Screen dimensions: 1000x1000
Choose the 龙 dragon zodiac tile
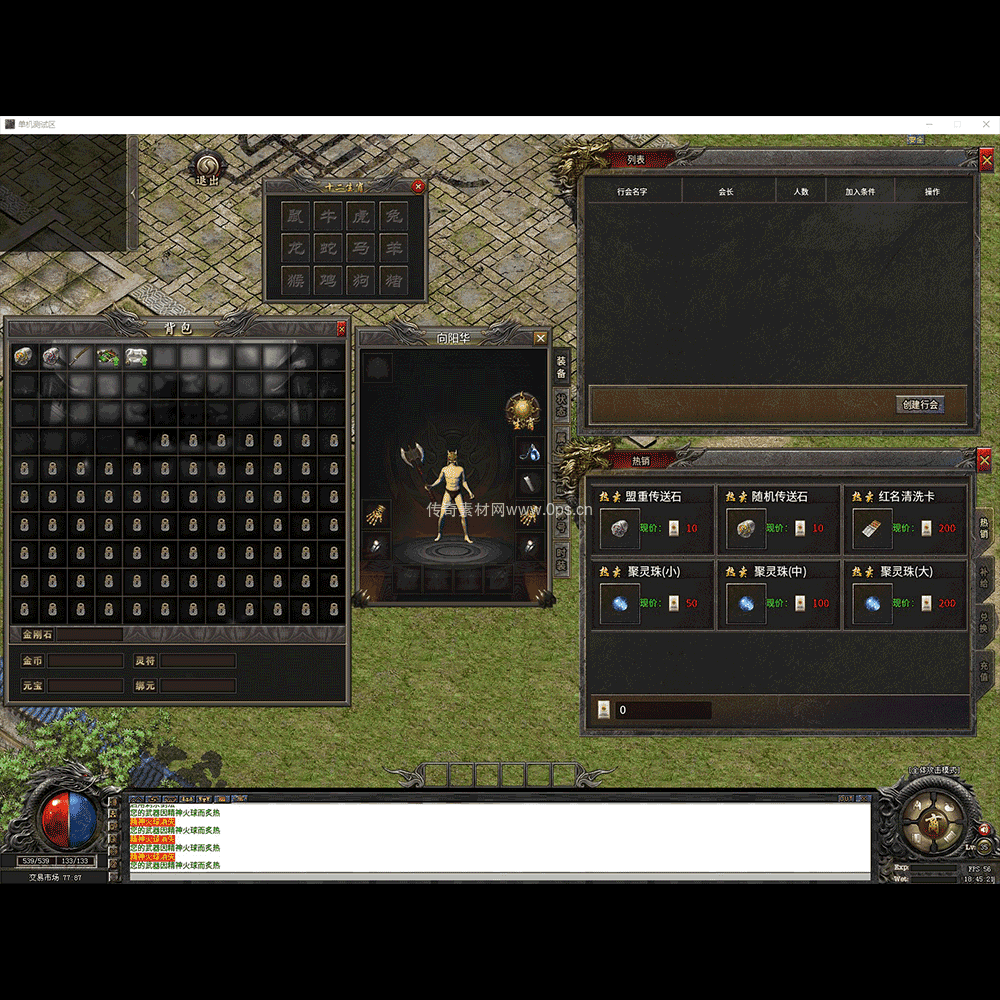[295, 248]
